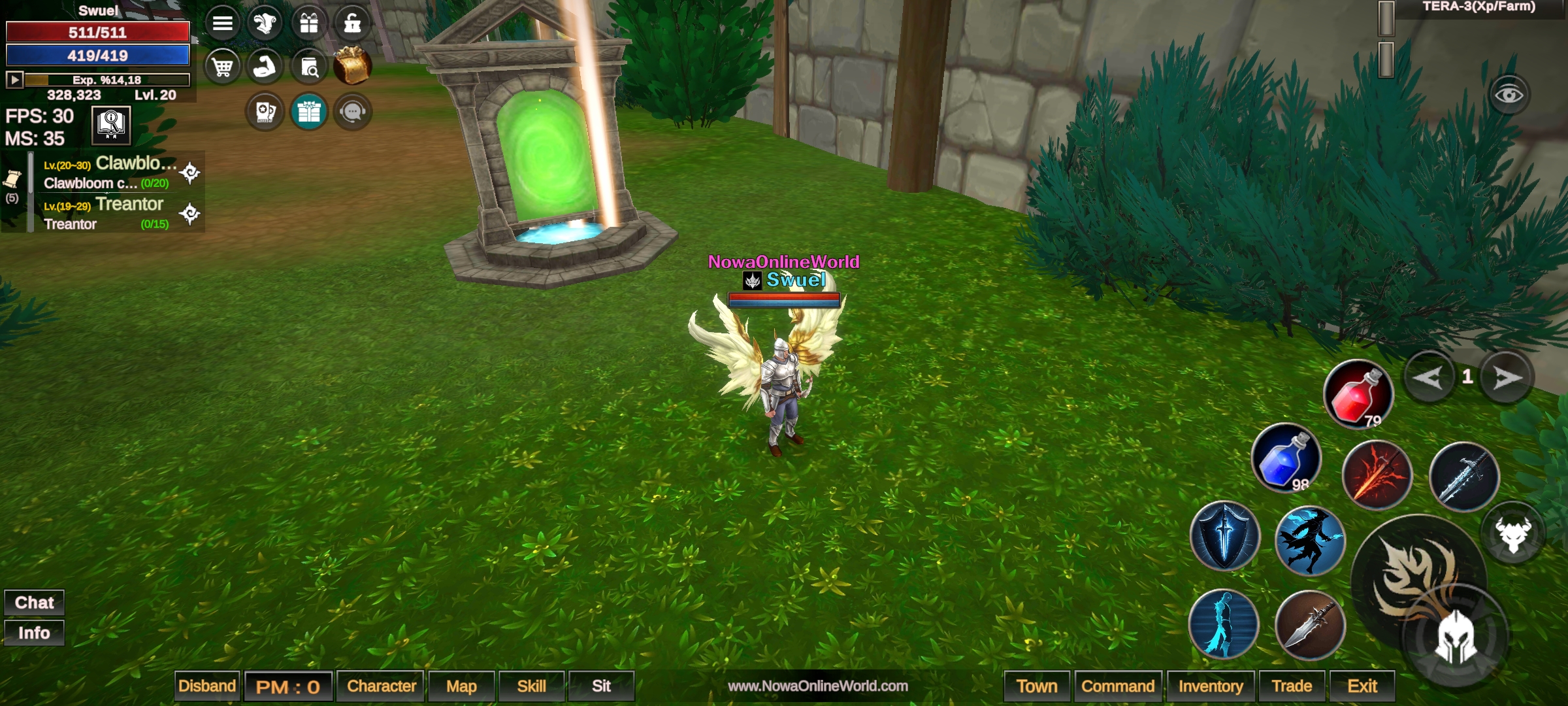
Task: Open the Inventory
Action: pos(1211,686)
